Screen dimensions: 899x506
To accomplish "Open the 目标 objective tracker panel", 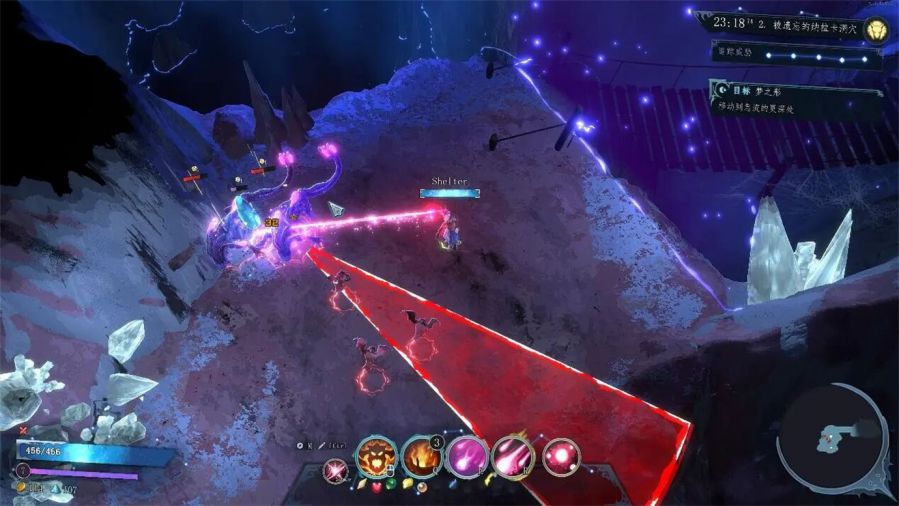I will (x=796, y=96).
